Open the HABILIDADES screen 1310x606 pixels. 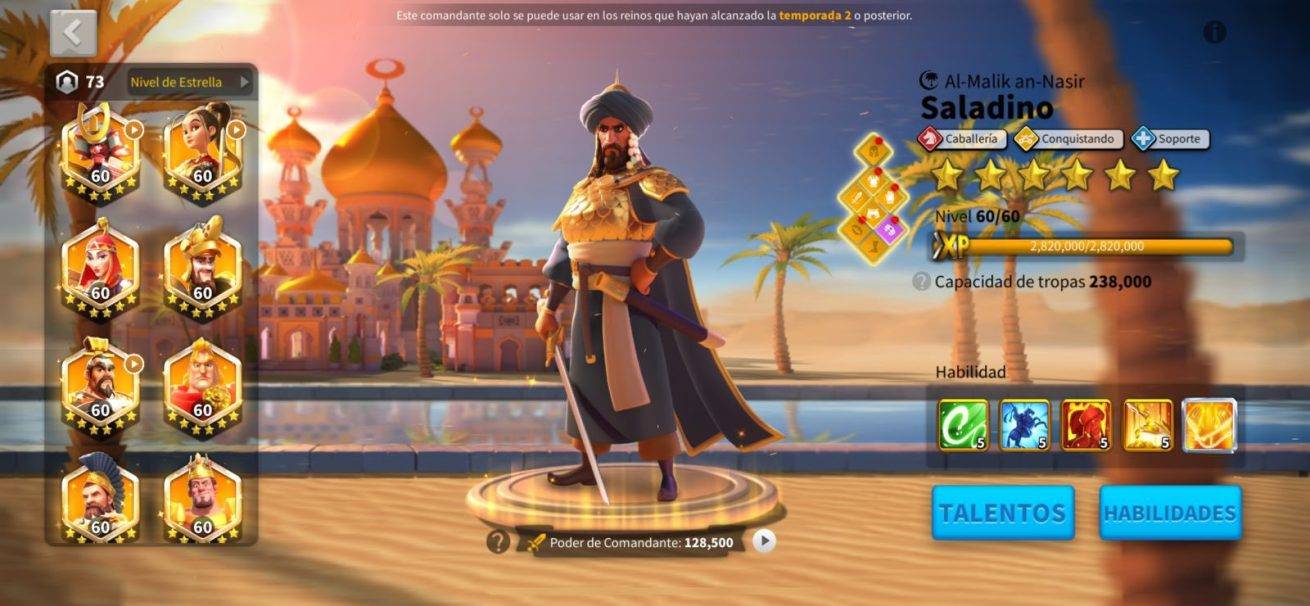point(1170,513)
